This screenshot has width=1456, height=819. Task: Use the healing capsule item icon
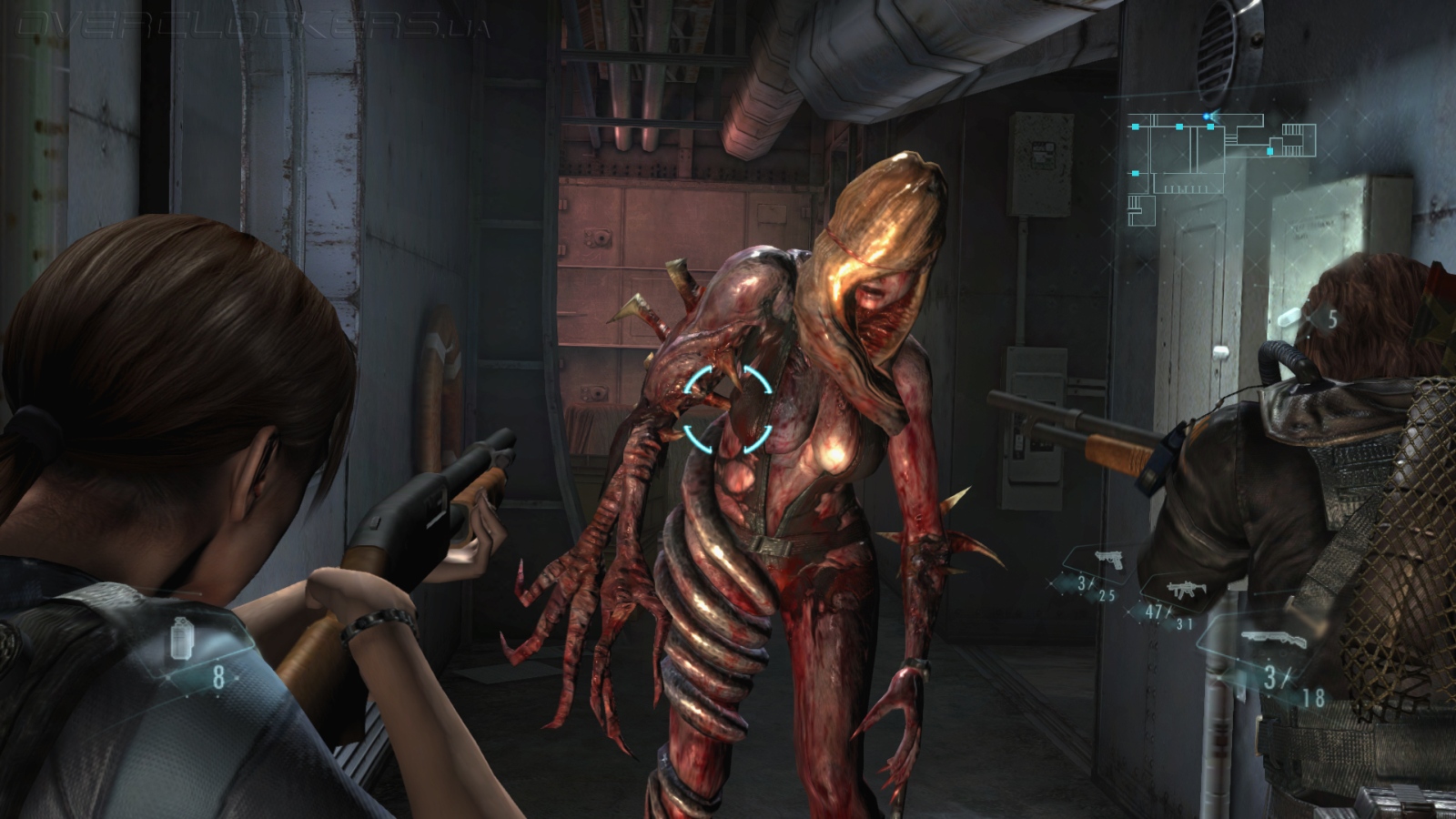pos(1290,317)
